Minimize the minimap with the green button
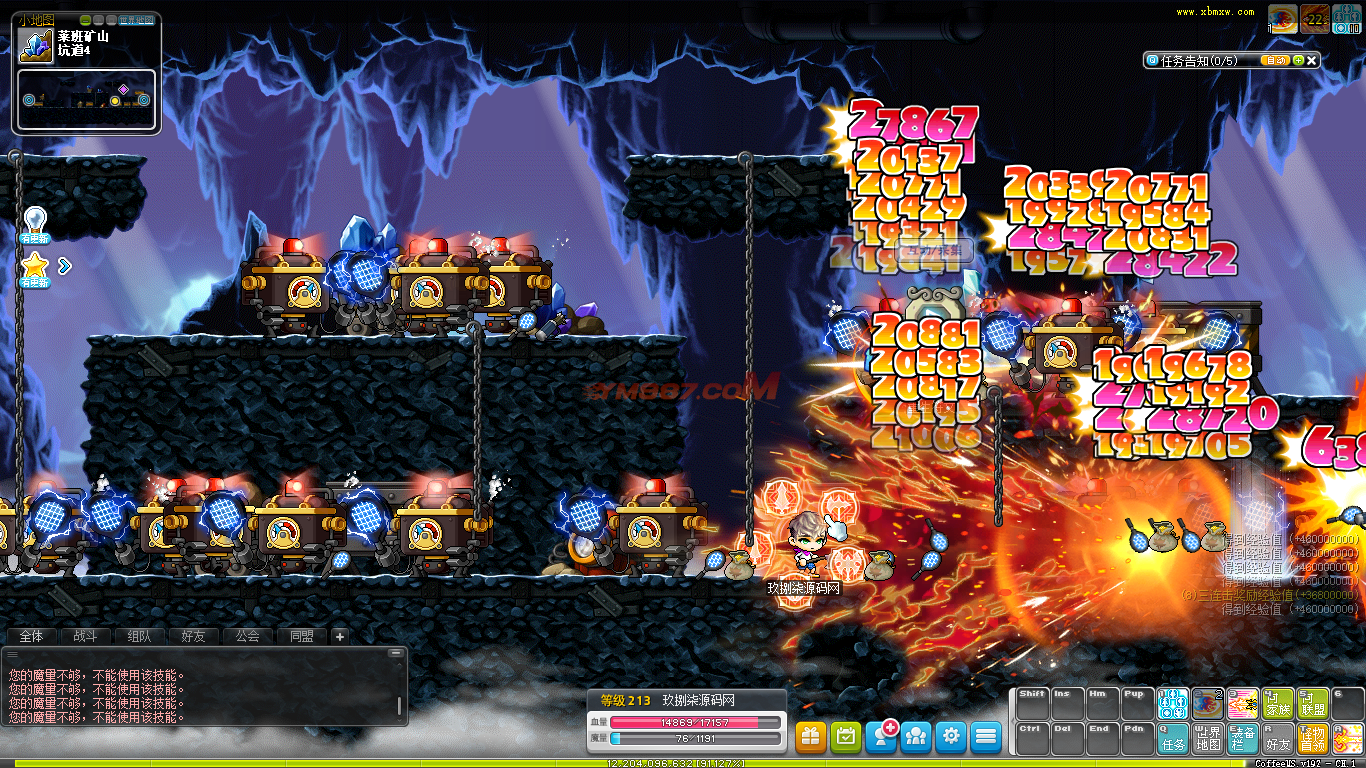 point(85,20)
